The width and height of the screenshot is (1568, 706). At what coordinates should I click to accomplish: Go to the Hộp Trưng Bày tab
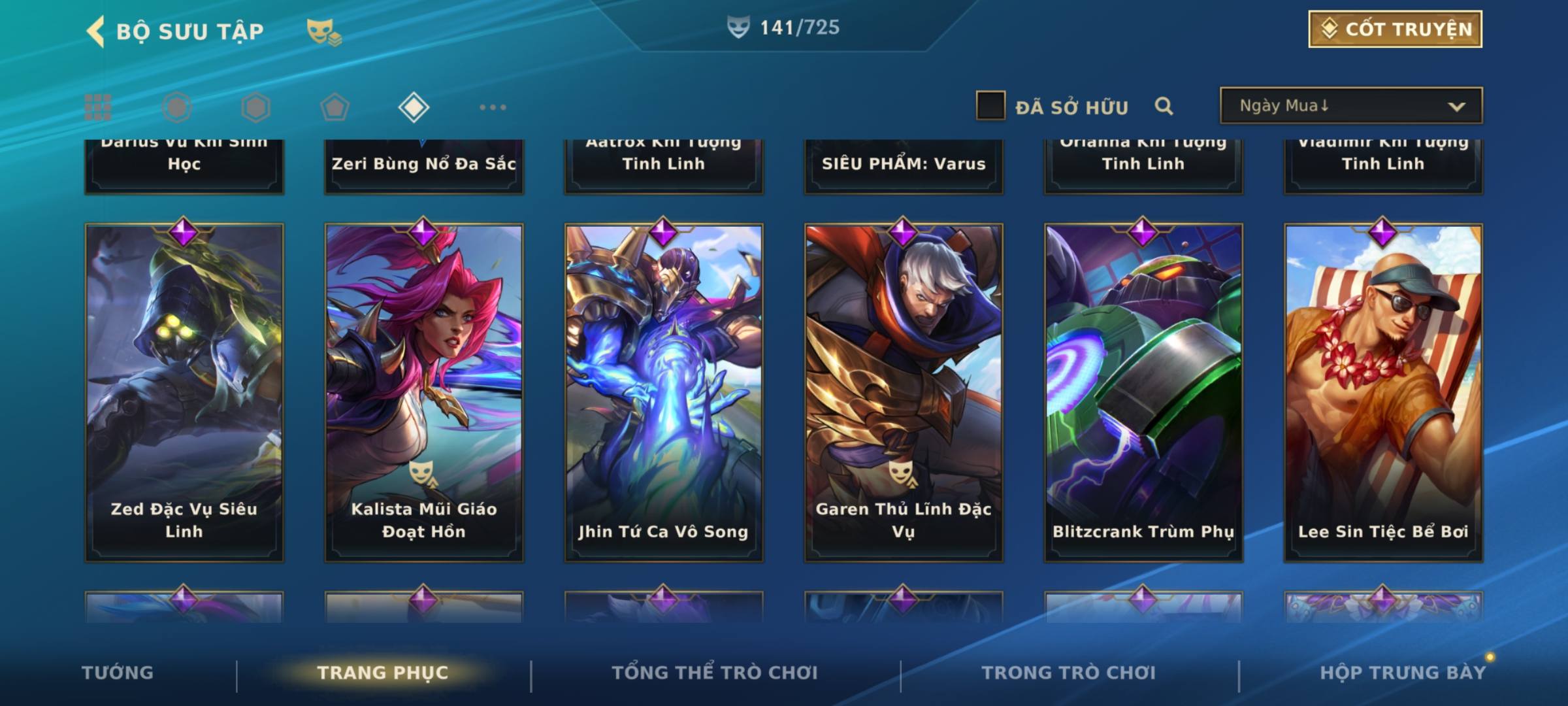point(1402,673)
